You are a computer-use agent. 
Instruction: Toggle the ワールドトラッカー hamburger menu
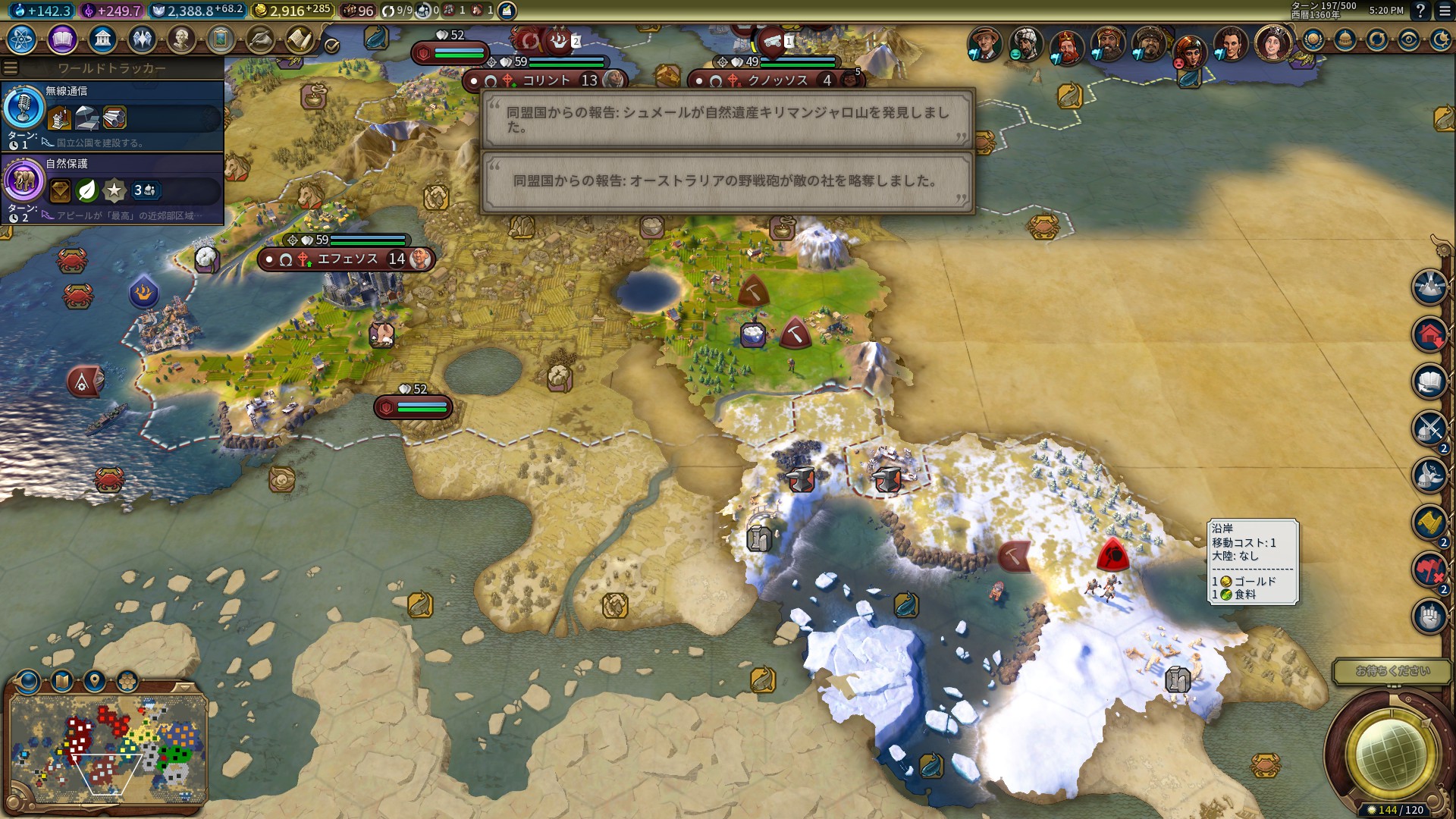[x=10, y=68]
